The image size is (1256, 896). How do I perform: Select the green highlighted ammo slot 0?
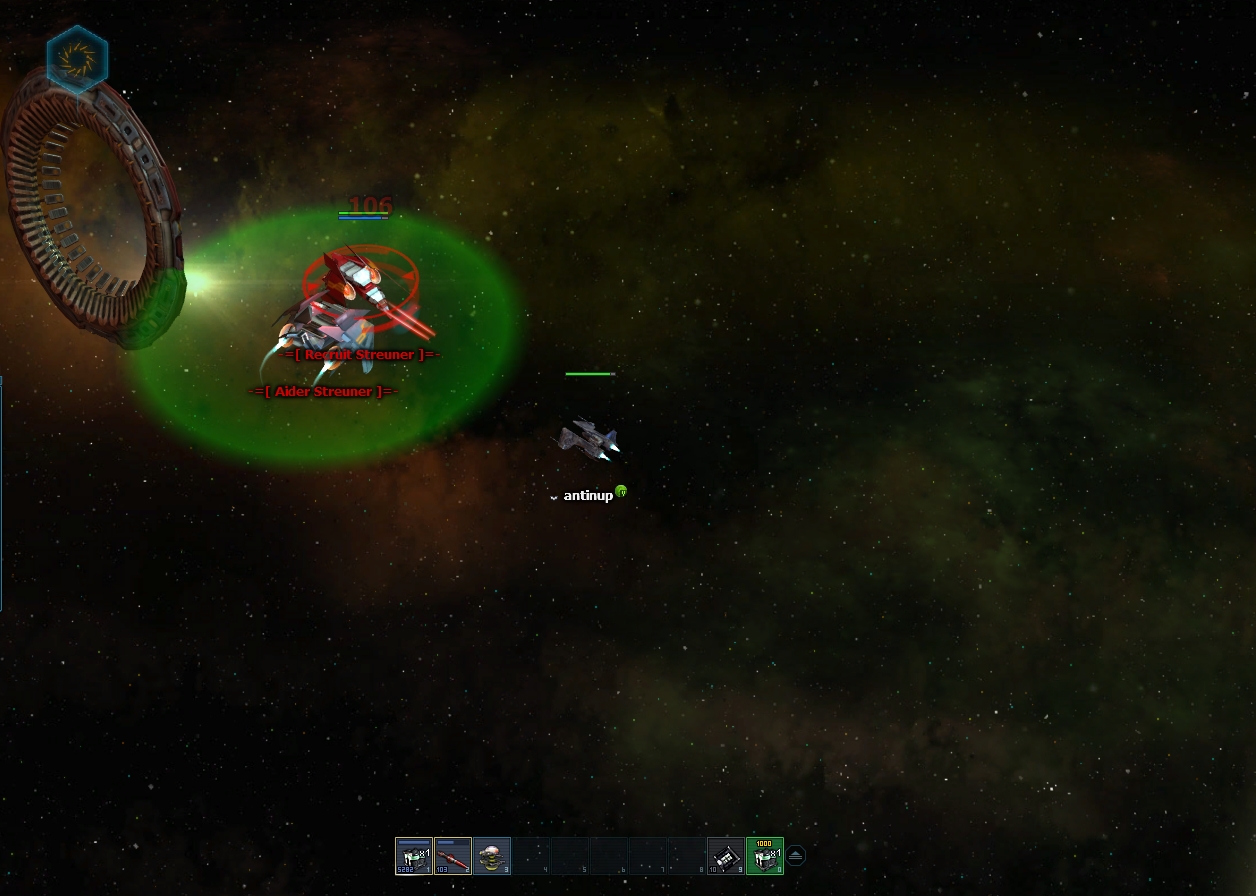[x=765, y=856]
